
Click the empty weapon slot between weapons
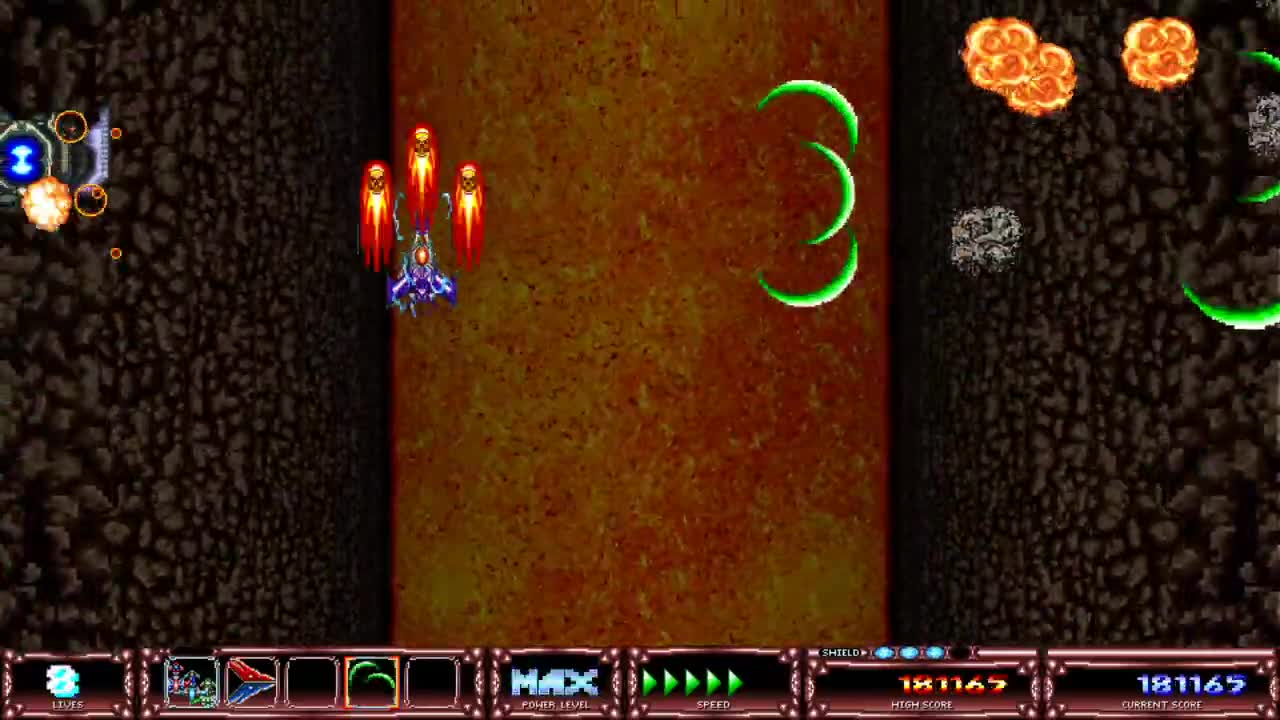[311, 683]
